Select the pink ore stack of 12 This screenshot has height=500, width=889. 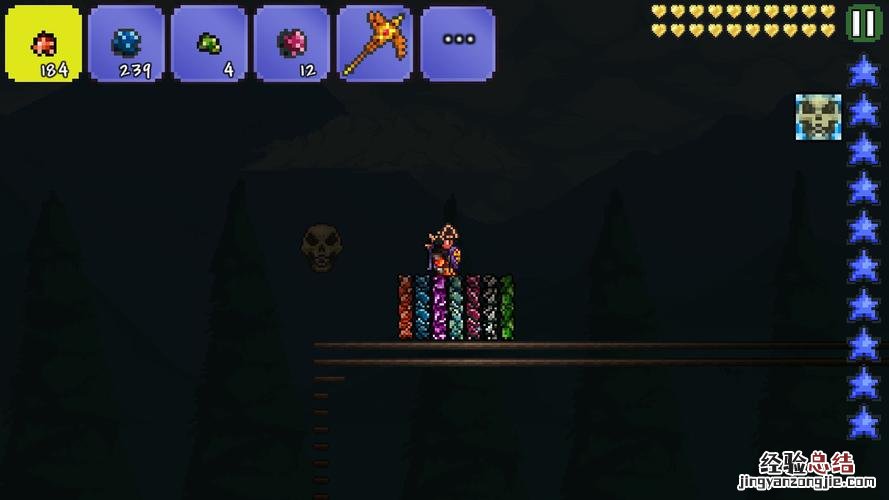point(292,44)
